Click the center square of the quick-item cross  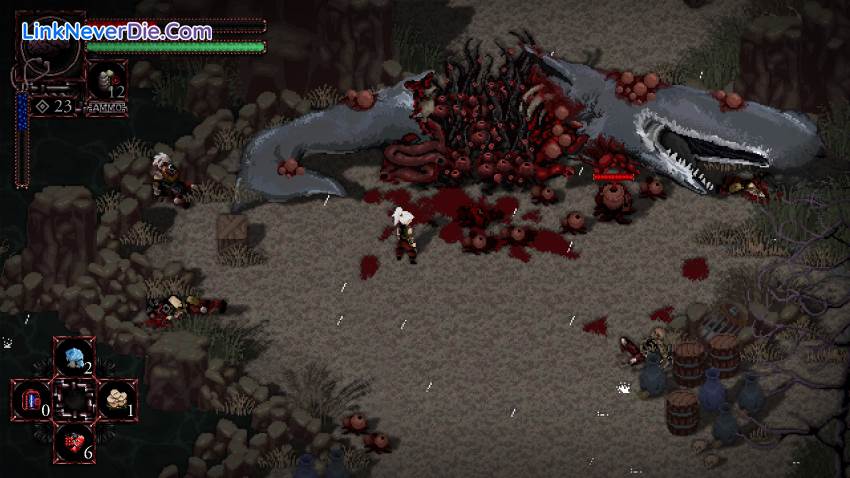tap(74, 400)
